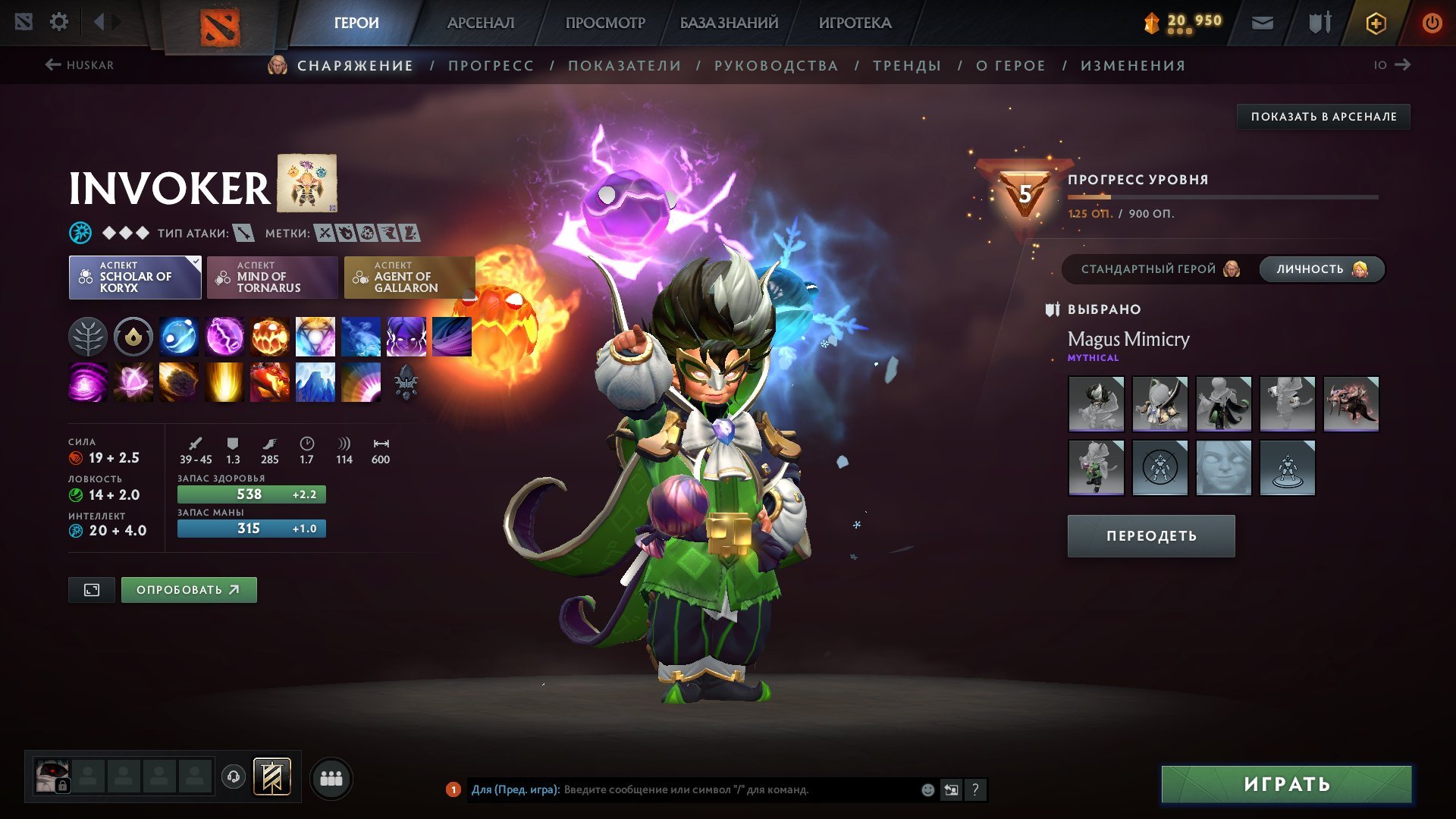Select the Mind of Tornarus facet
Screen dimensions: 1456x819
(272, 277)
